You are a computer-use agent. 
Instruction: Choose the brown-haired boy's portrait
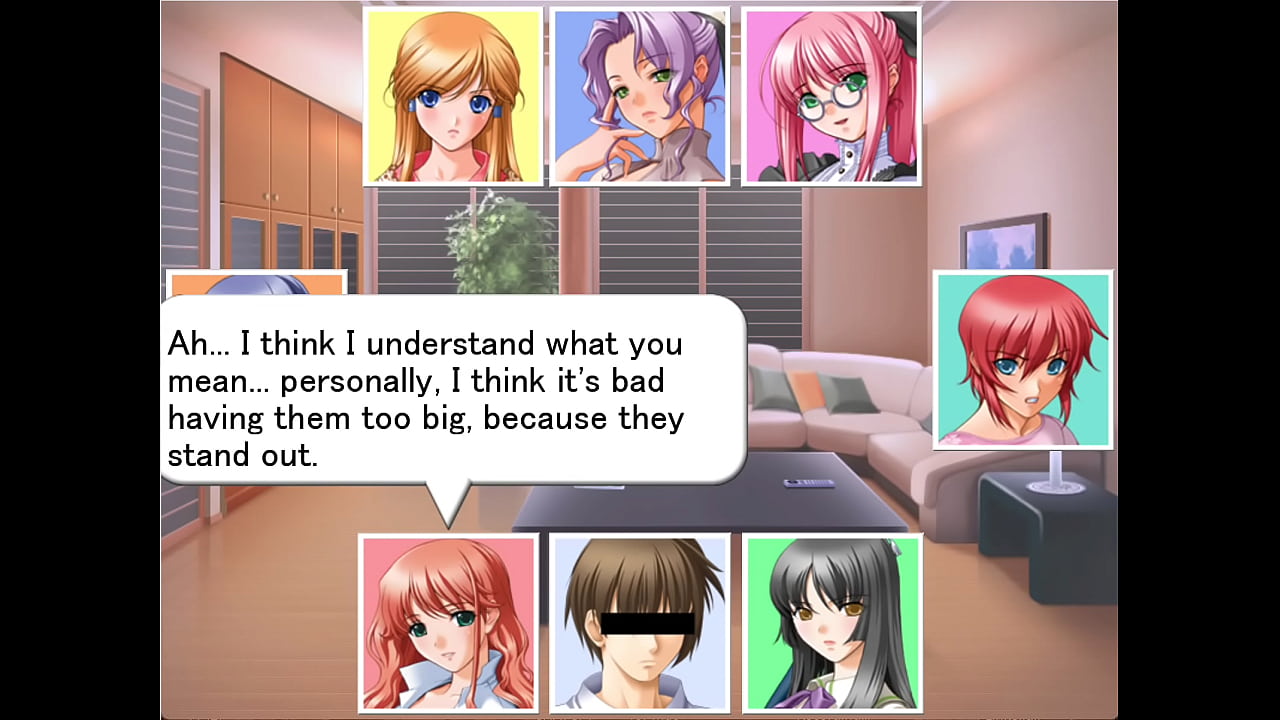point(640,622)
